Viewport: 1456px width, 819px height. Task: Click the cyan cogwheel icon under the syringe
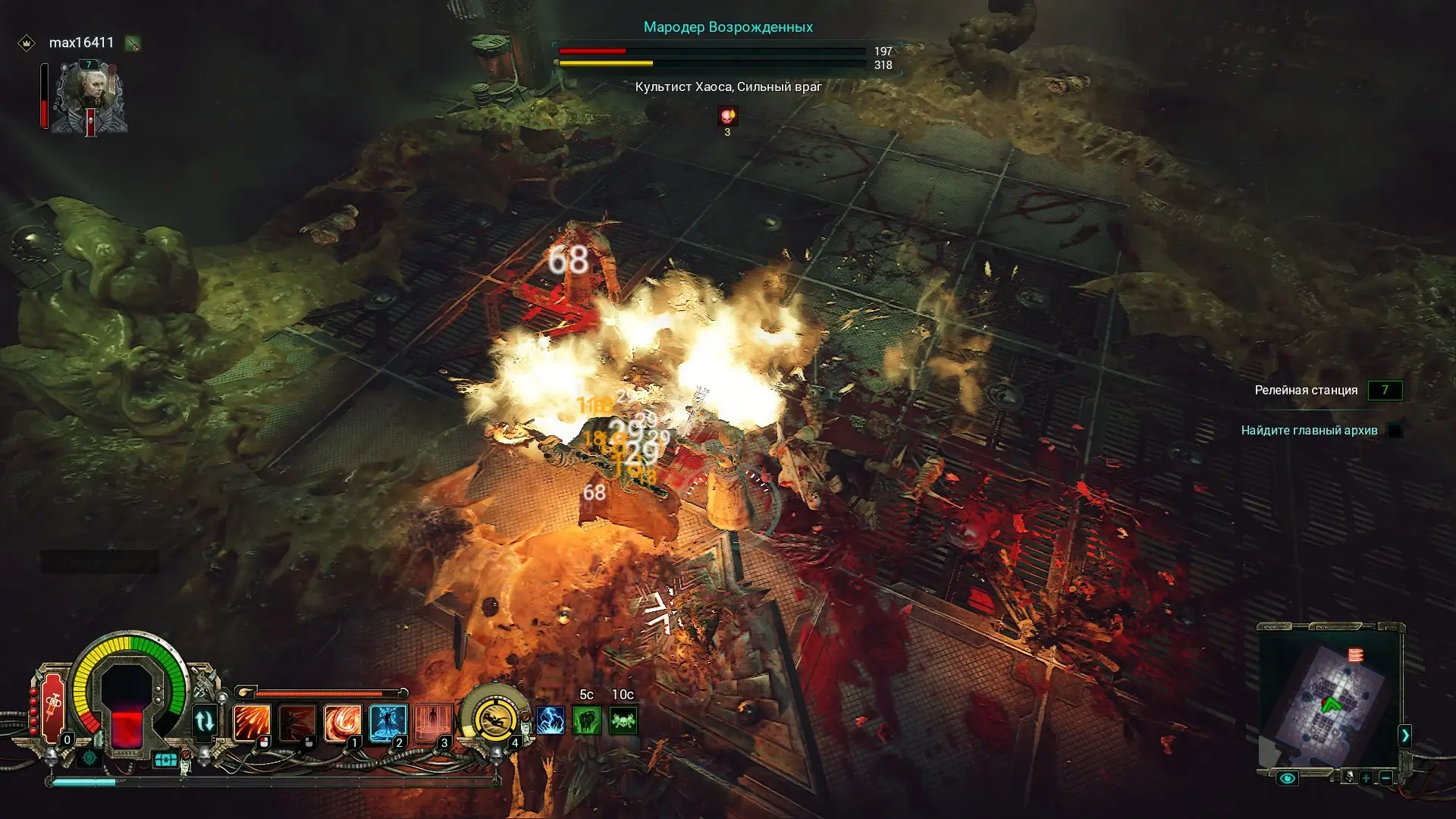[89, 758]
